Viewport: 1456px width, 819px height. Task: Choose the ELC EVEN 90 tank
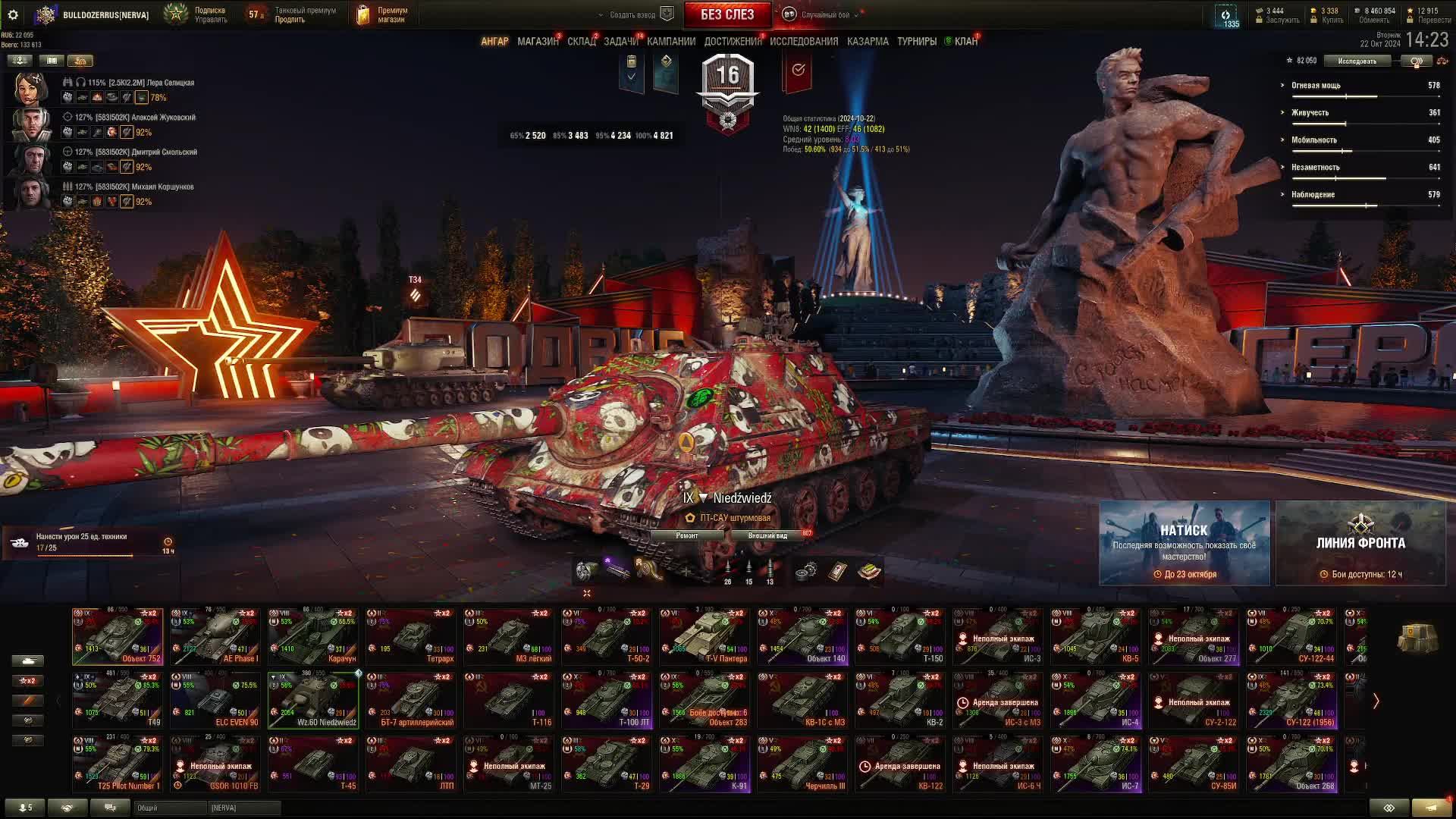(x=215, y=700)
